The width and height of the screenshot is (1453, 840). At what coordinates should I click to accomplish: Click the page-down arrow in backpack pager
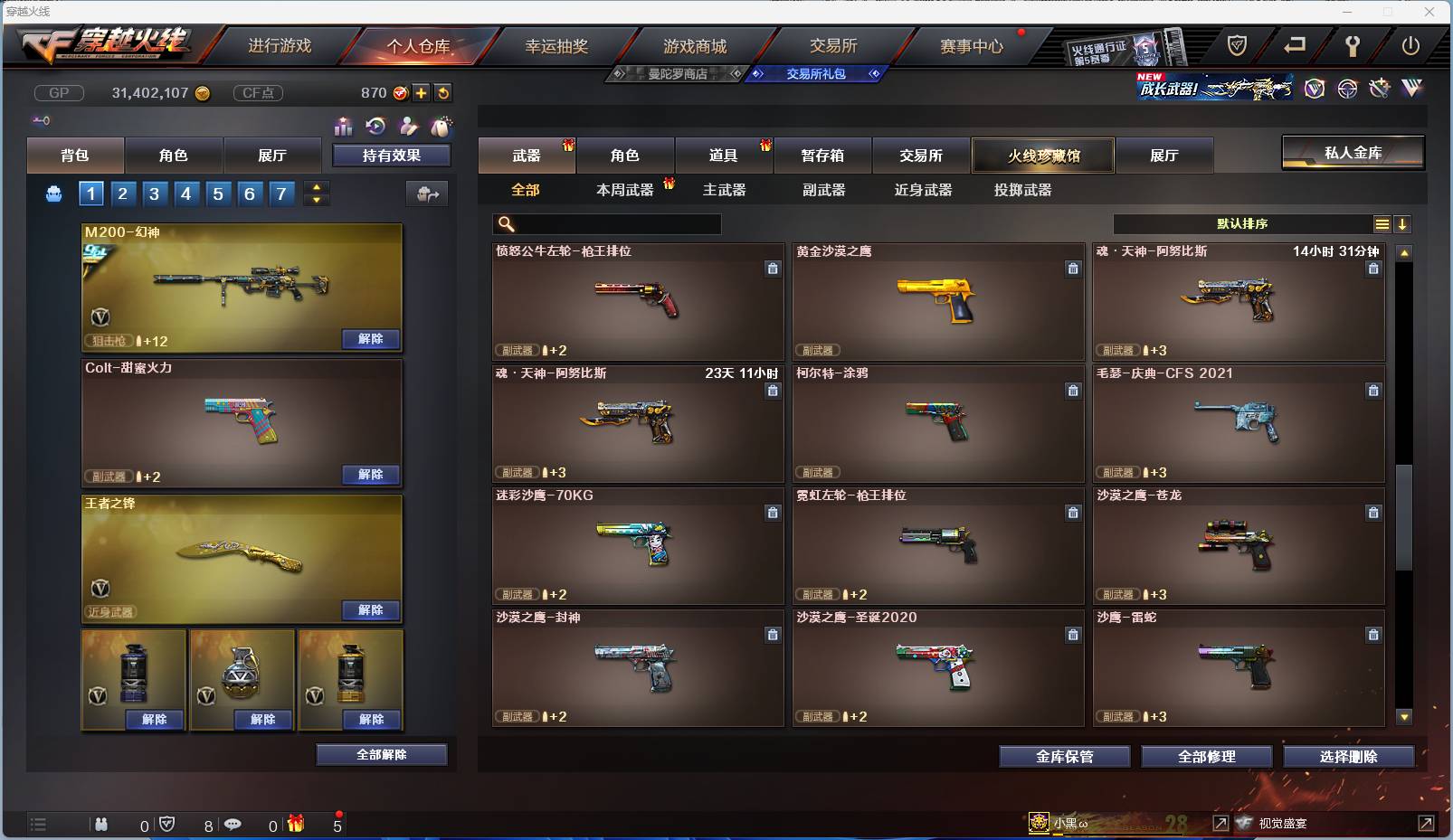pos(316,199)
